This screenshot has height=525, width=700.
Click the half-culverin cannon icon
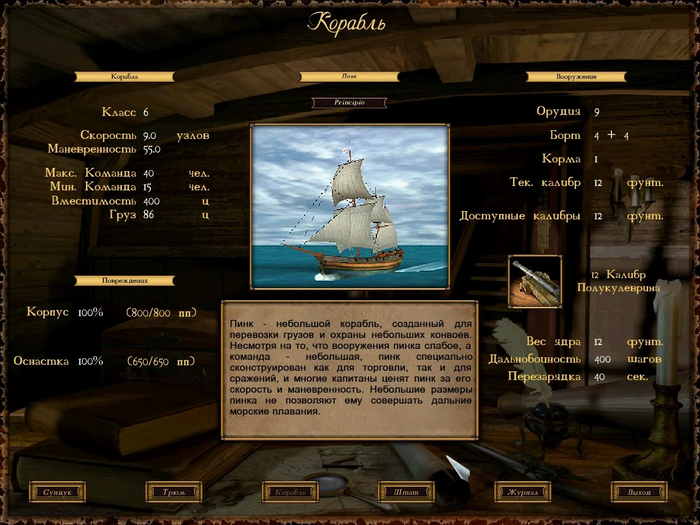(x=535, y=281)
